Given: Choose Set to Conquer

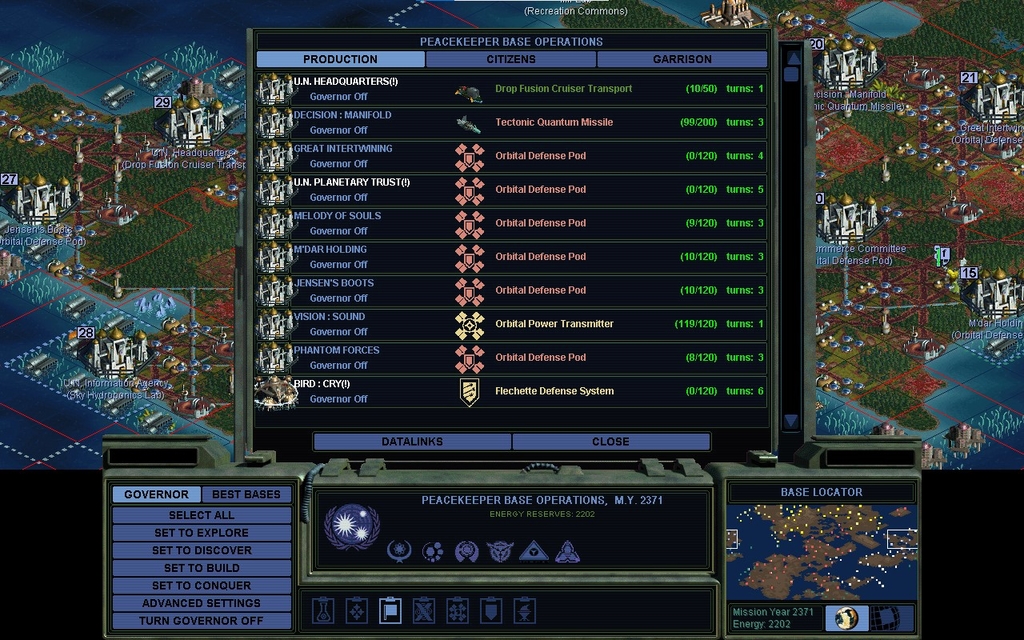Looking at the screenshot, I should [201, 585].
